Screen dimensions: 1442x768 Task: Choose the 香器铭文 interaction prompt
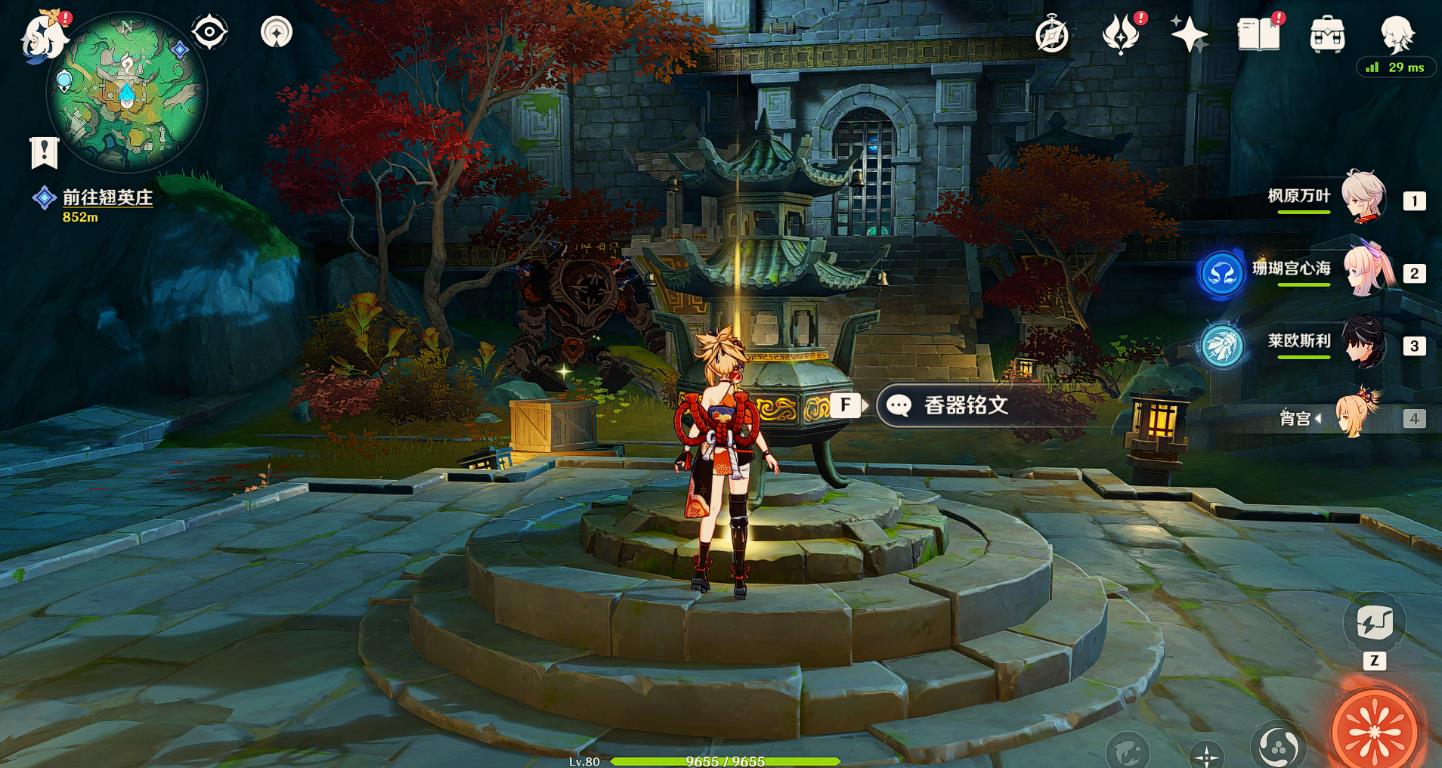[964, 405]
